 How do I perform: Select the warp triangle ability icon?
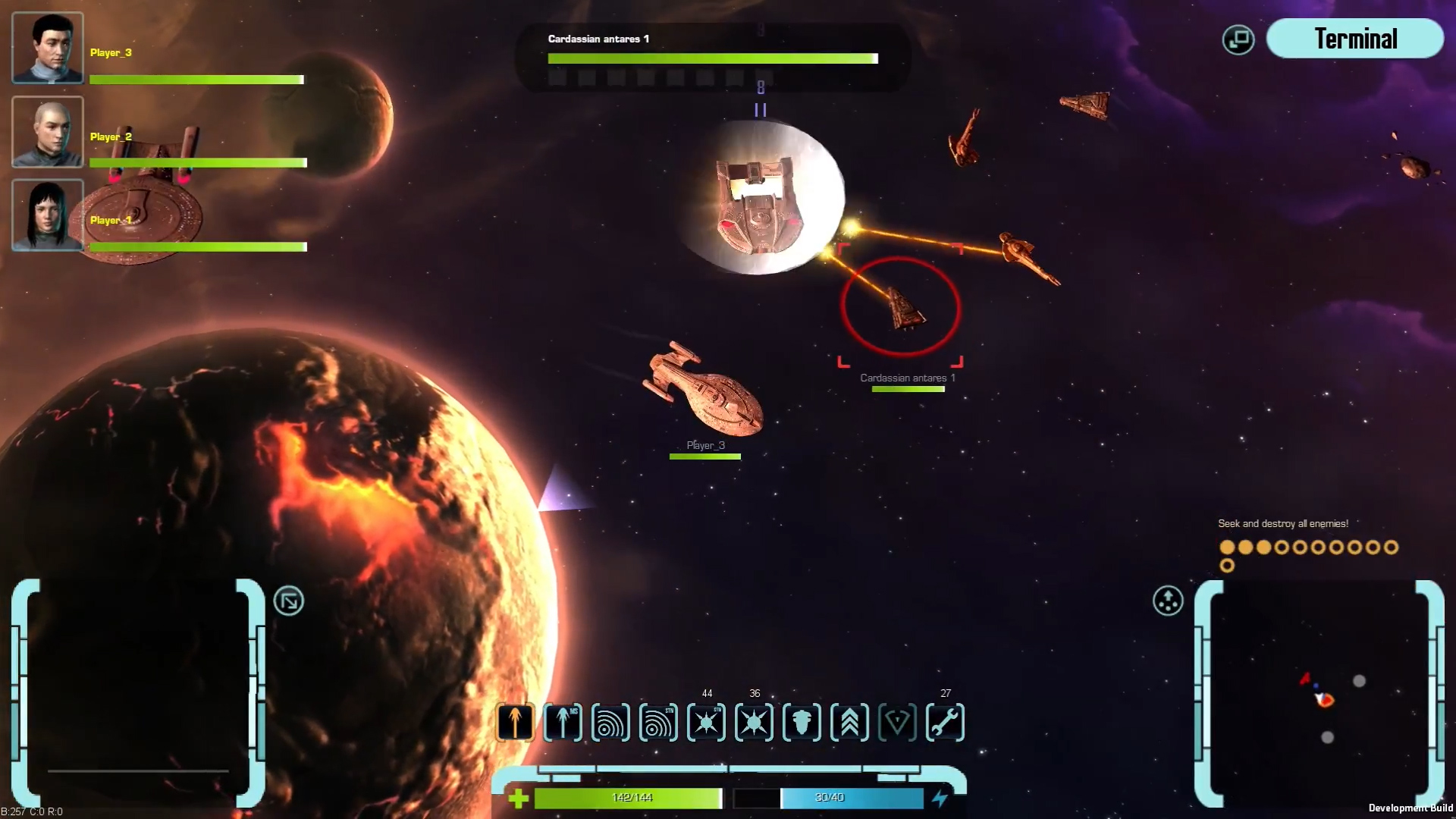click(x=899, y=723)
